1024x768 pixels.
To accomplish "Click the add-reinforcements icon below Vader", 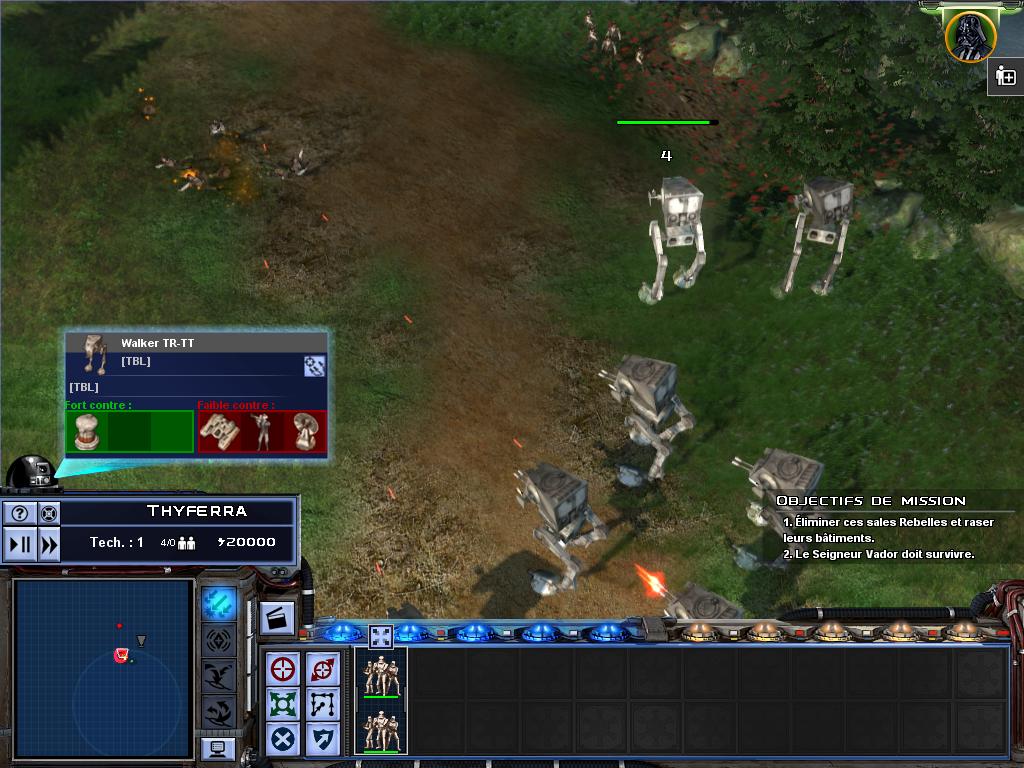I will (1006, 77).
